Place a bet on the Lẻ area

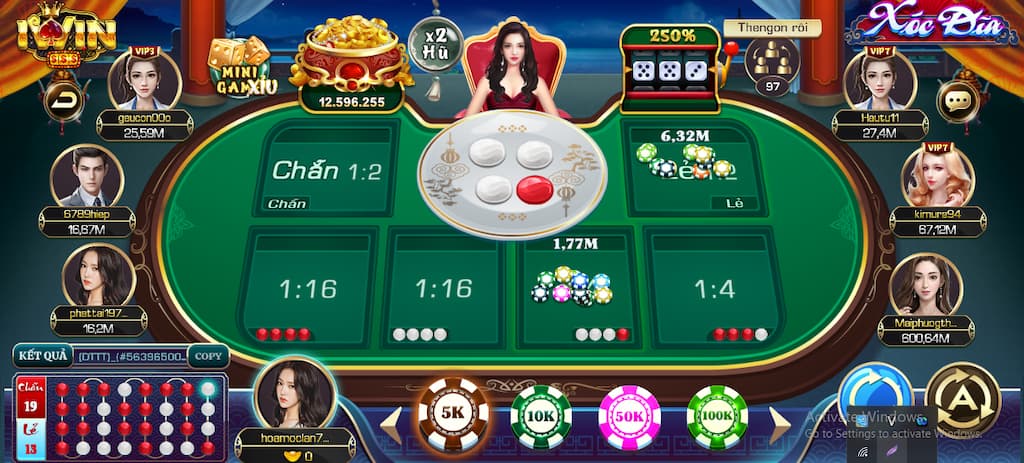click(x=692, y=170)
